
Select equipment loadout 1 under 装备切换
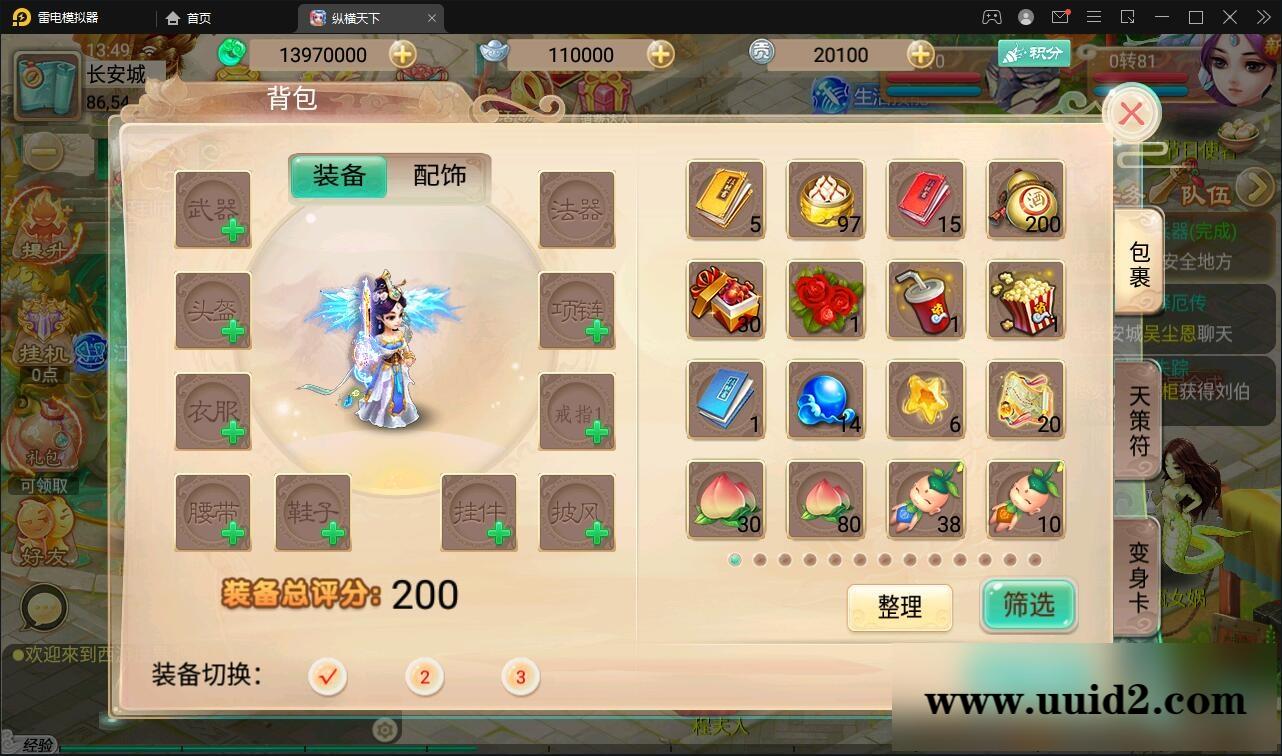click(325, 677)
